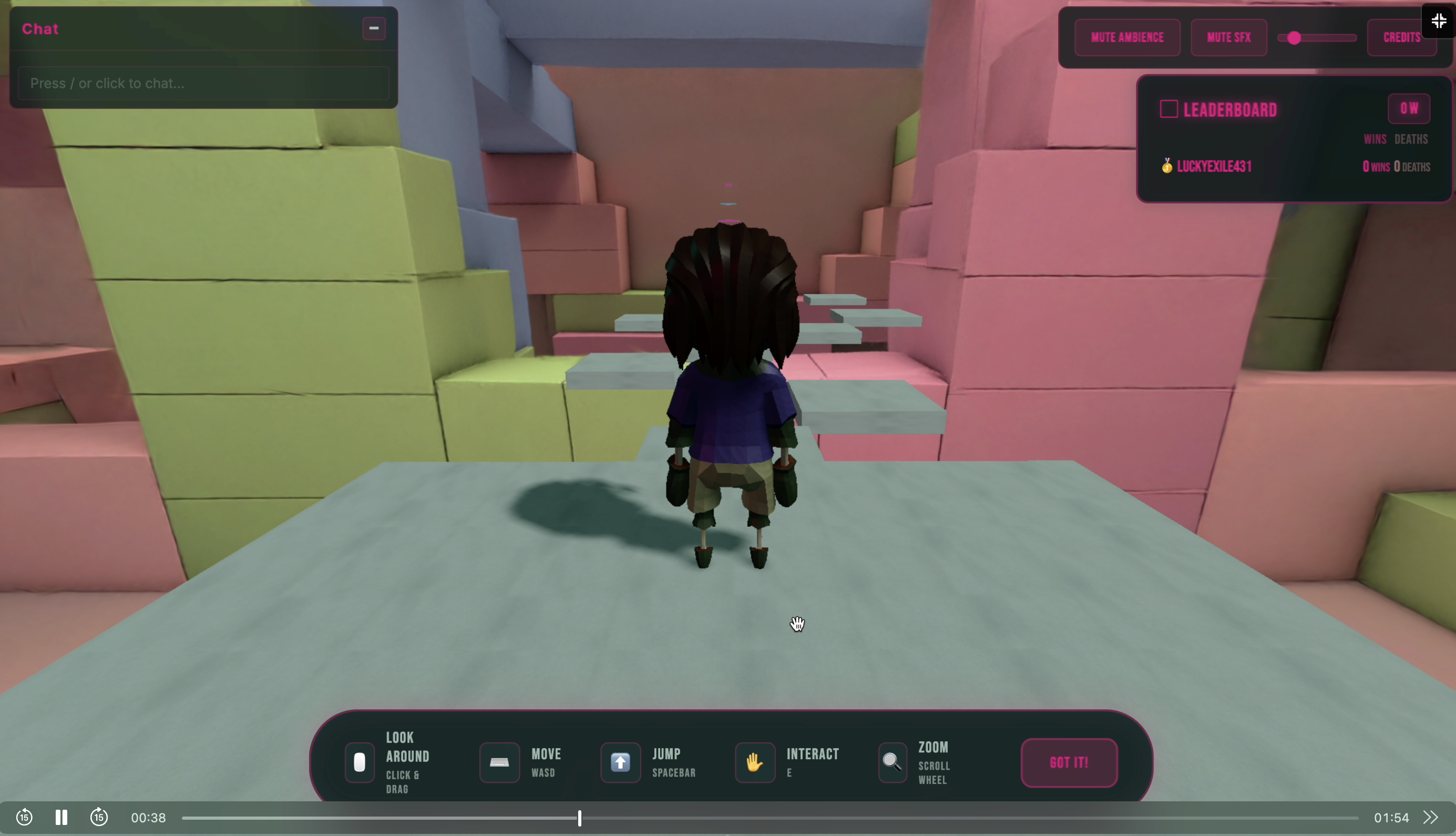
Task: Pause the video playback
Action: tap(61, 817)
